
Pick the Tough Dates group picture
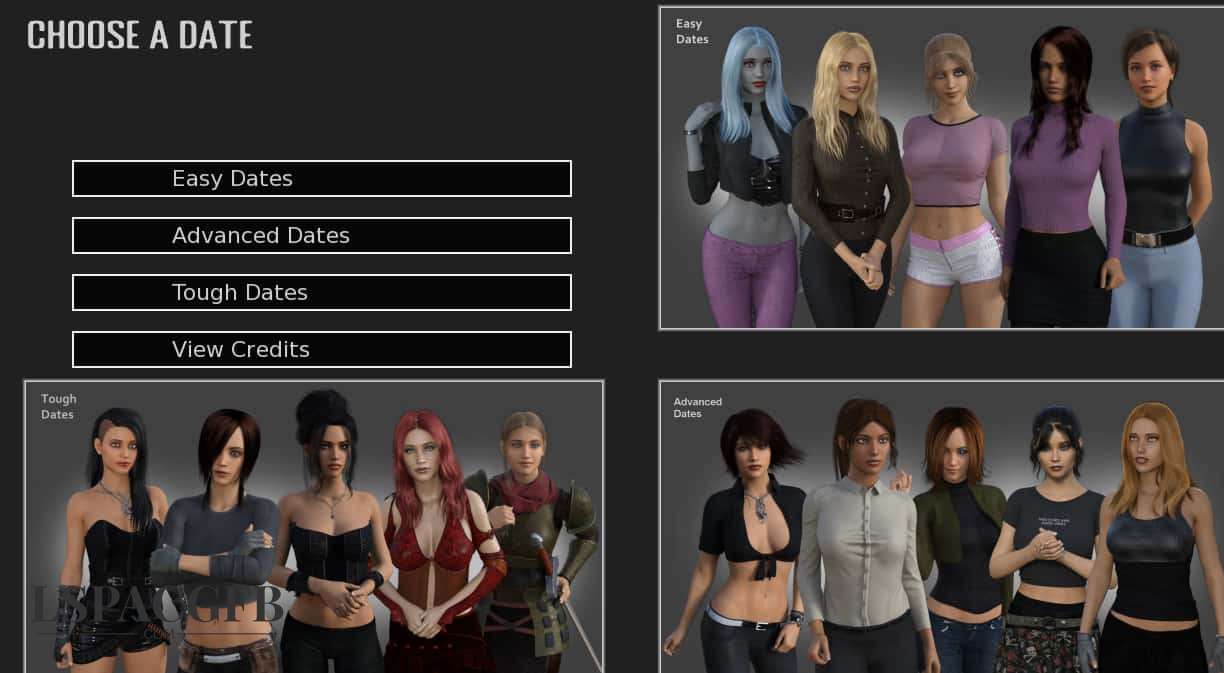(x=314, y=526)
